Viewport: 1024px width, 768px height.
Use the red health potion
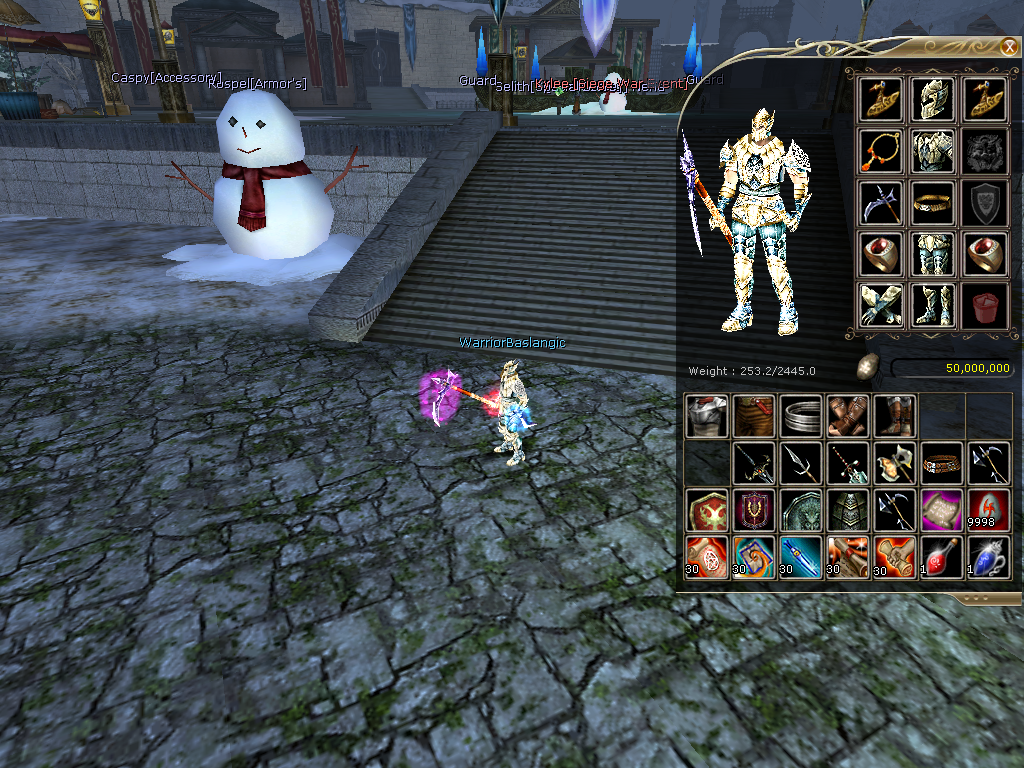[x=942, y=557]
